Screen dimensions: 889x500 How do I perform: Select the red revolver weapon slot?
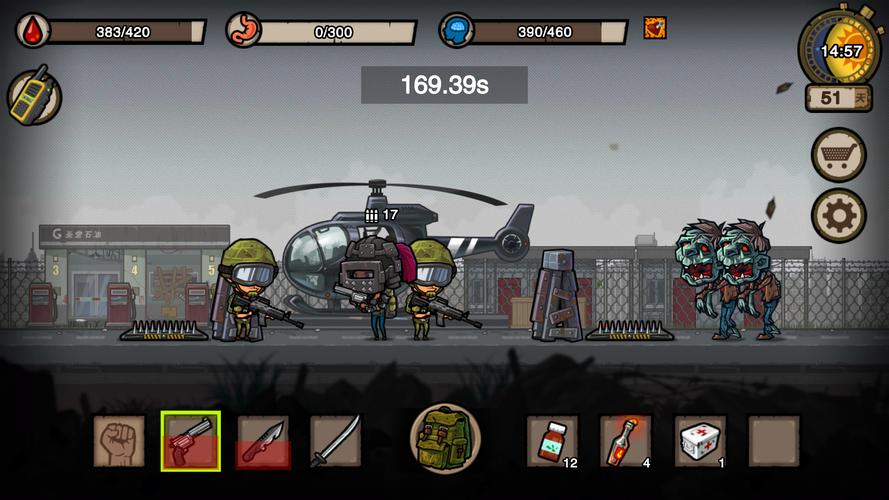click(191, 441)
